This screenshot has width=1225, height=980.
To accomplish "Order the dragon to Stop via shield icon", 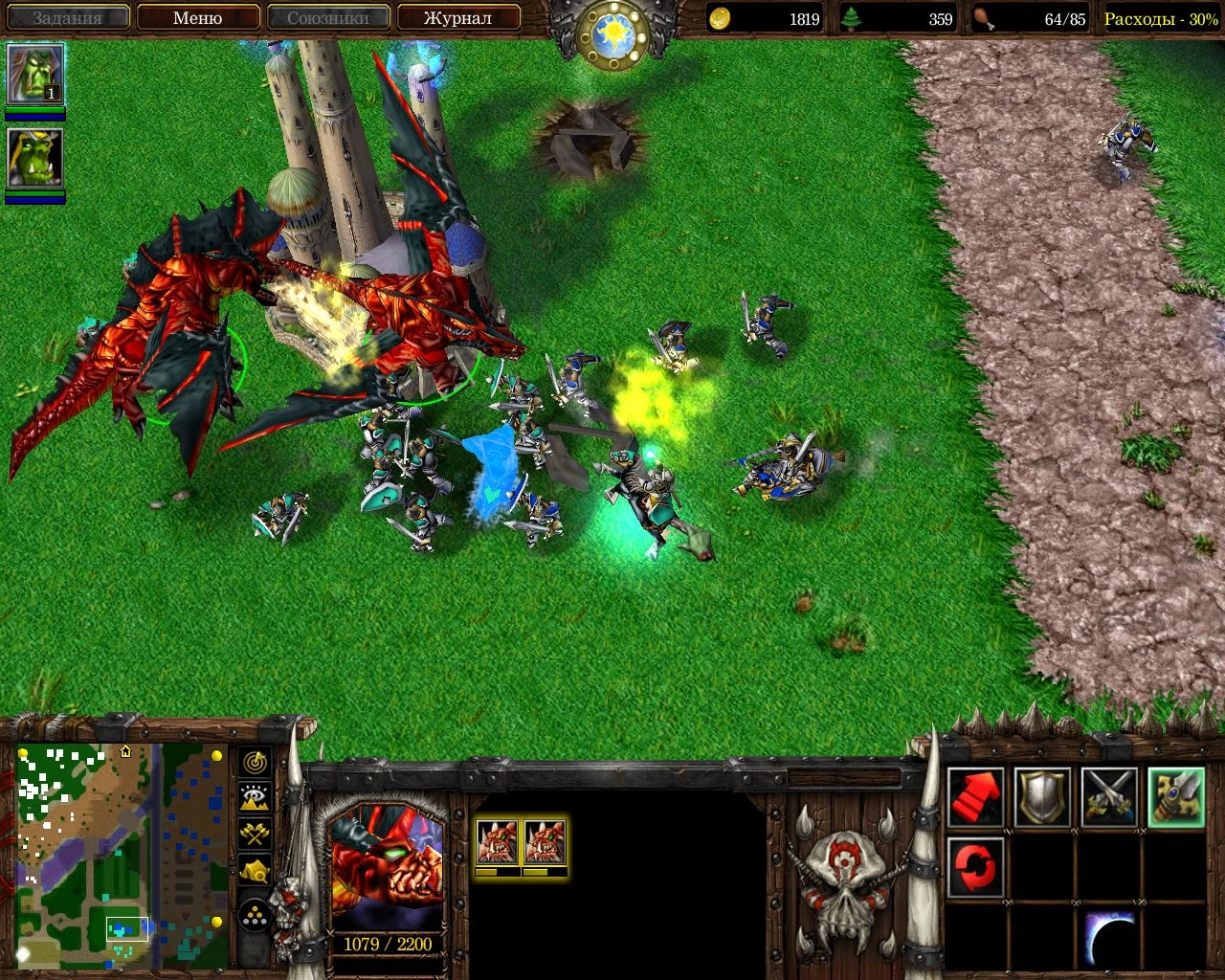I will 1041,798.
